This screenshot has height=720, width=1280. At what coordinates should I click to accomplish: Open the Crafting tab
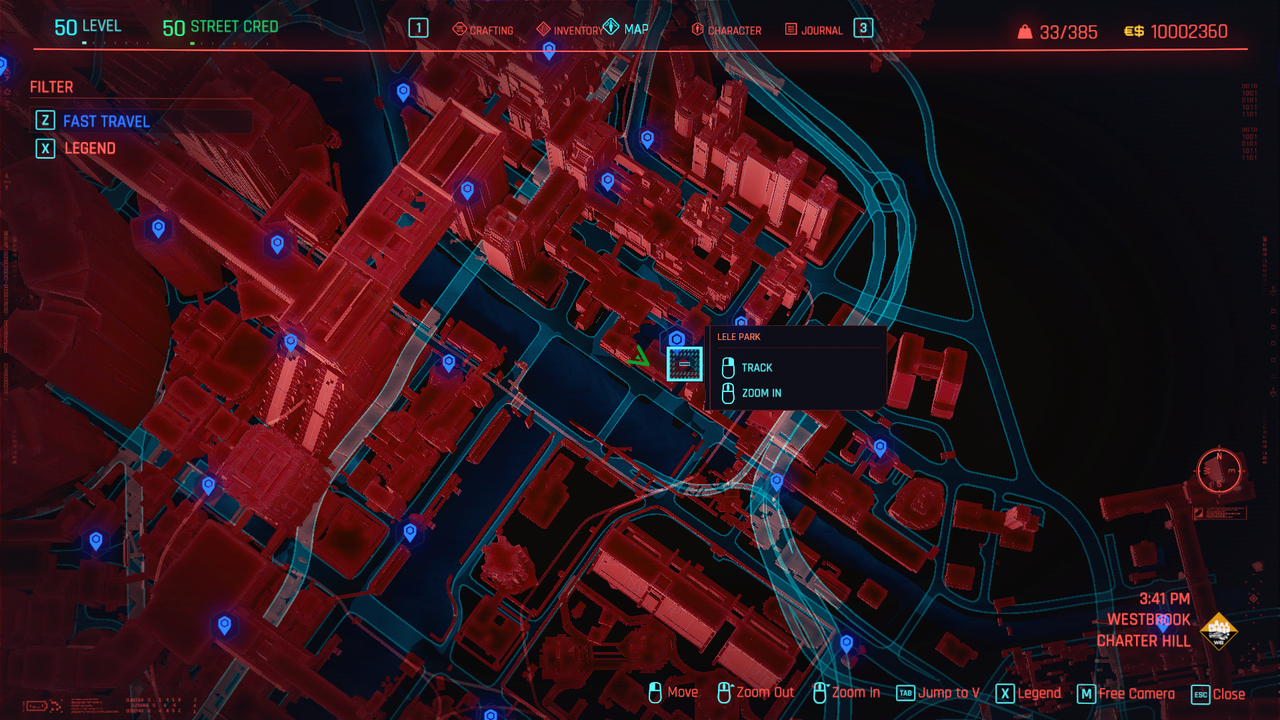[x=483, y=30]
